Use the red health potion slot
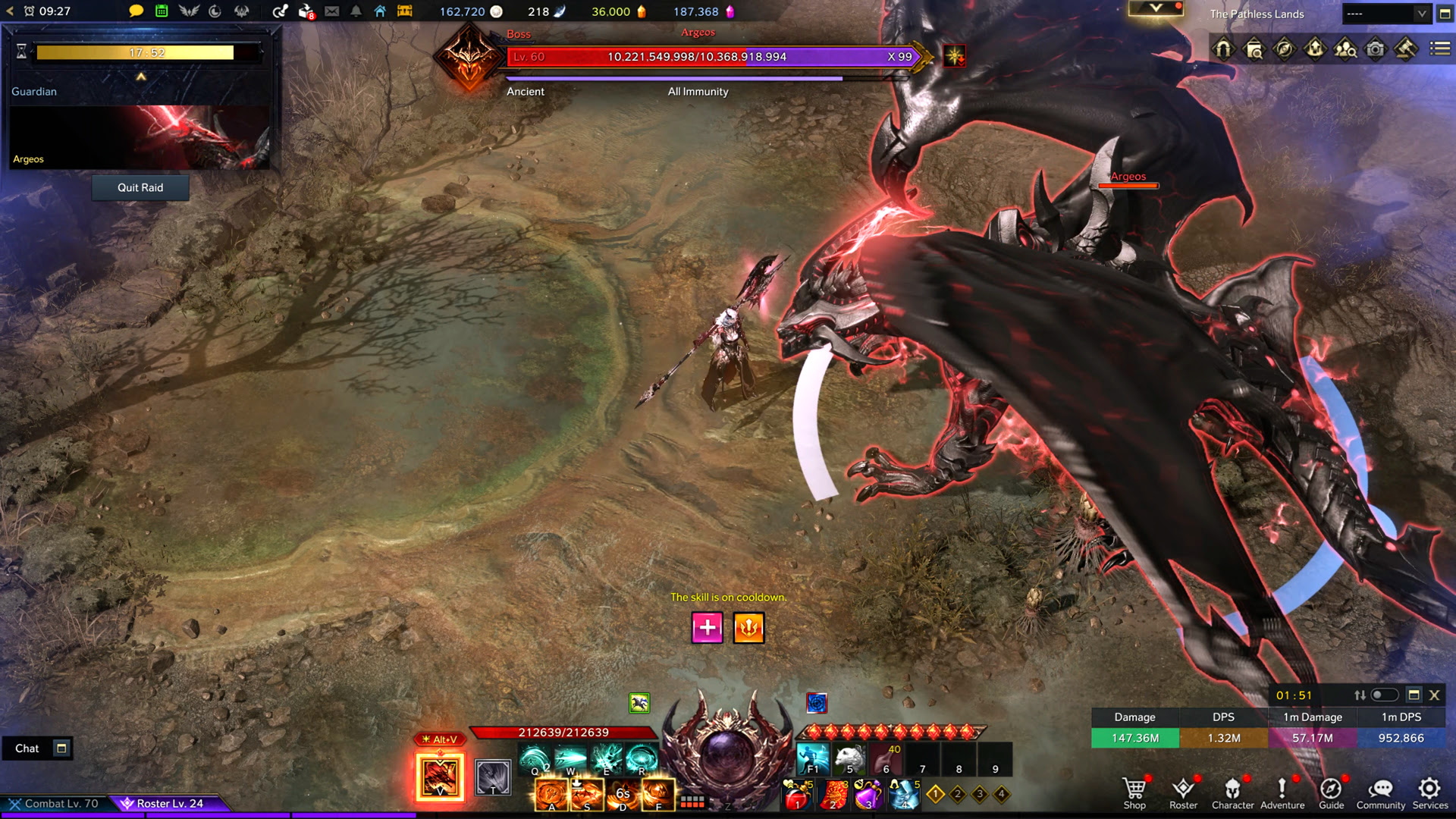The width and height of the screenshot is (1456, 819). pyautogui.click(x=797, y=795)
